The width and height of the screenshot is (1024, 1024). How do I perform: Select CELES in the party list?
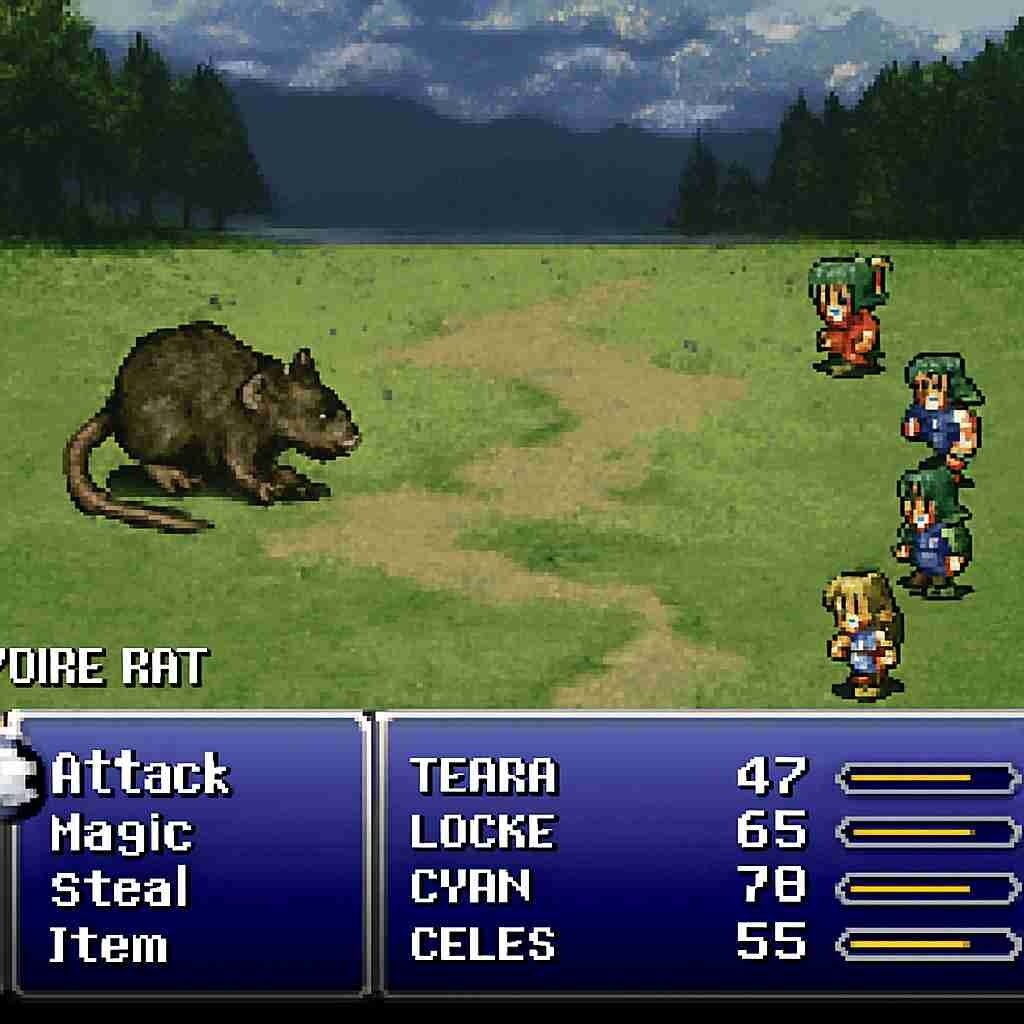[x=482, y=944]
